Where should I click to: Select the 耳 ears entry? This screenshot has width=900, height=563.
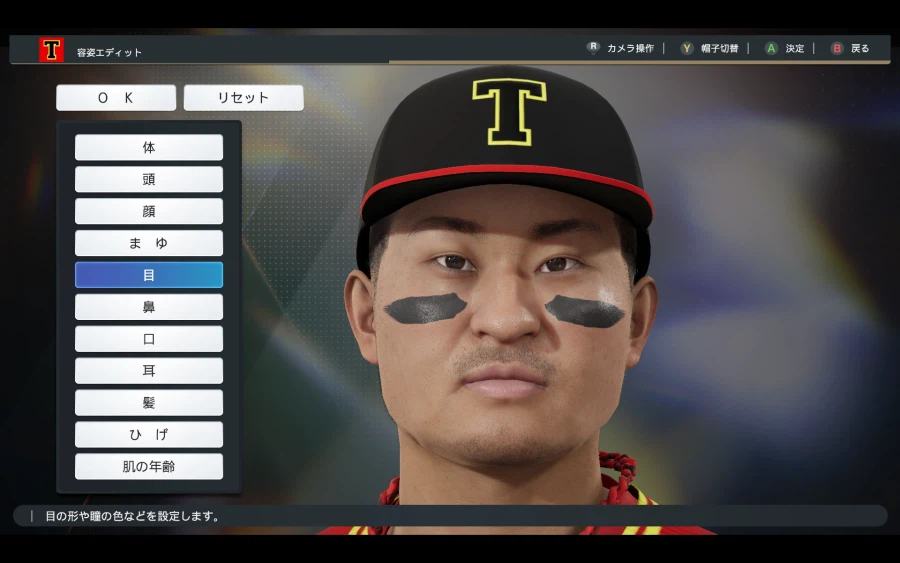tap(149, 371)
